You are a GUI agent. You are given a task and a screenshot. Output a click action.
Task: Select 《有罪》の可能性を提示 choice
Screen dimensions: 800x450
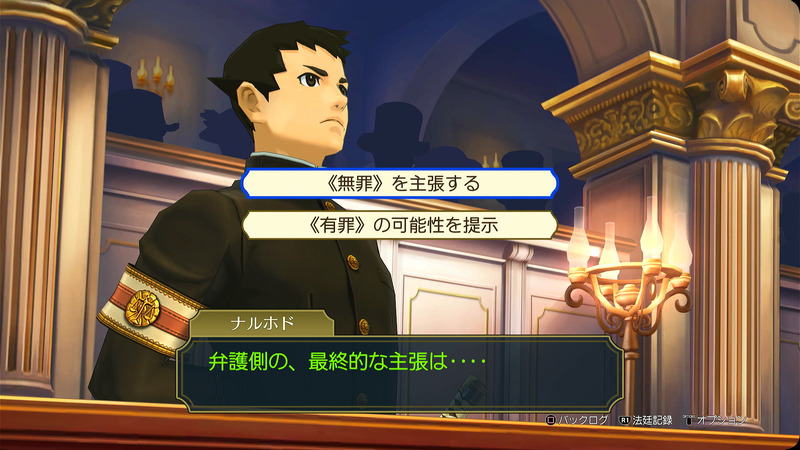tap(399, 226)
